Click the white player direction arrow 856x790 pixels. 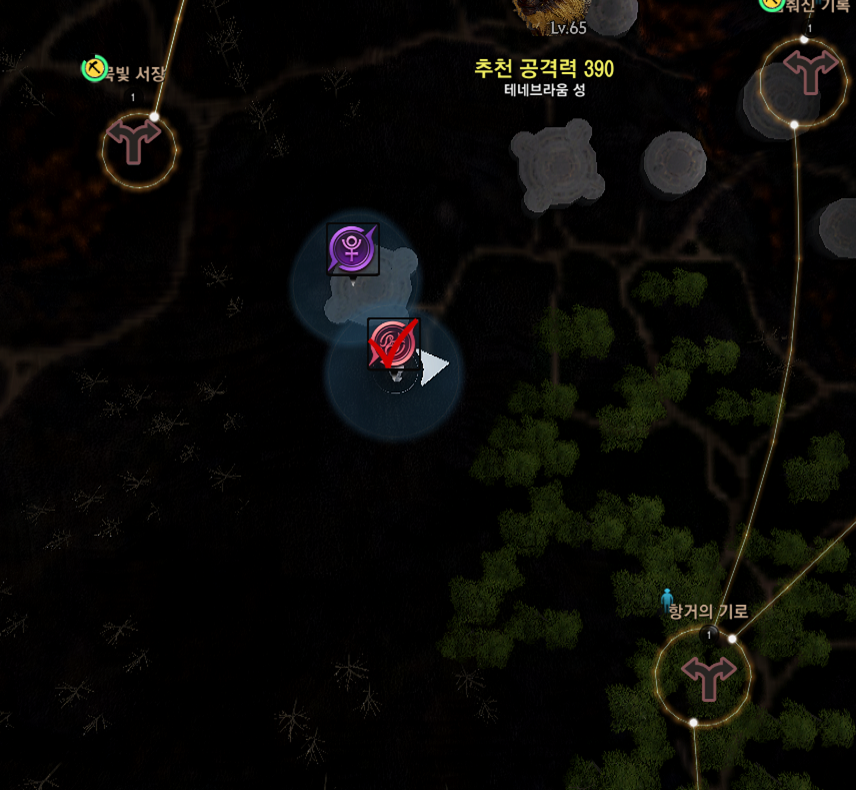pyautogui.click(x=435, y=369)
